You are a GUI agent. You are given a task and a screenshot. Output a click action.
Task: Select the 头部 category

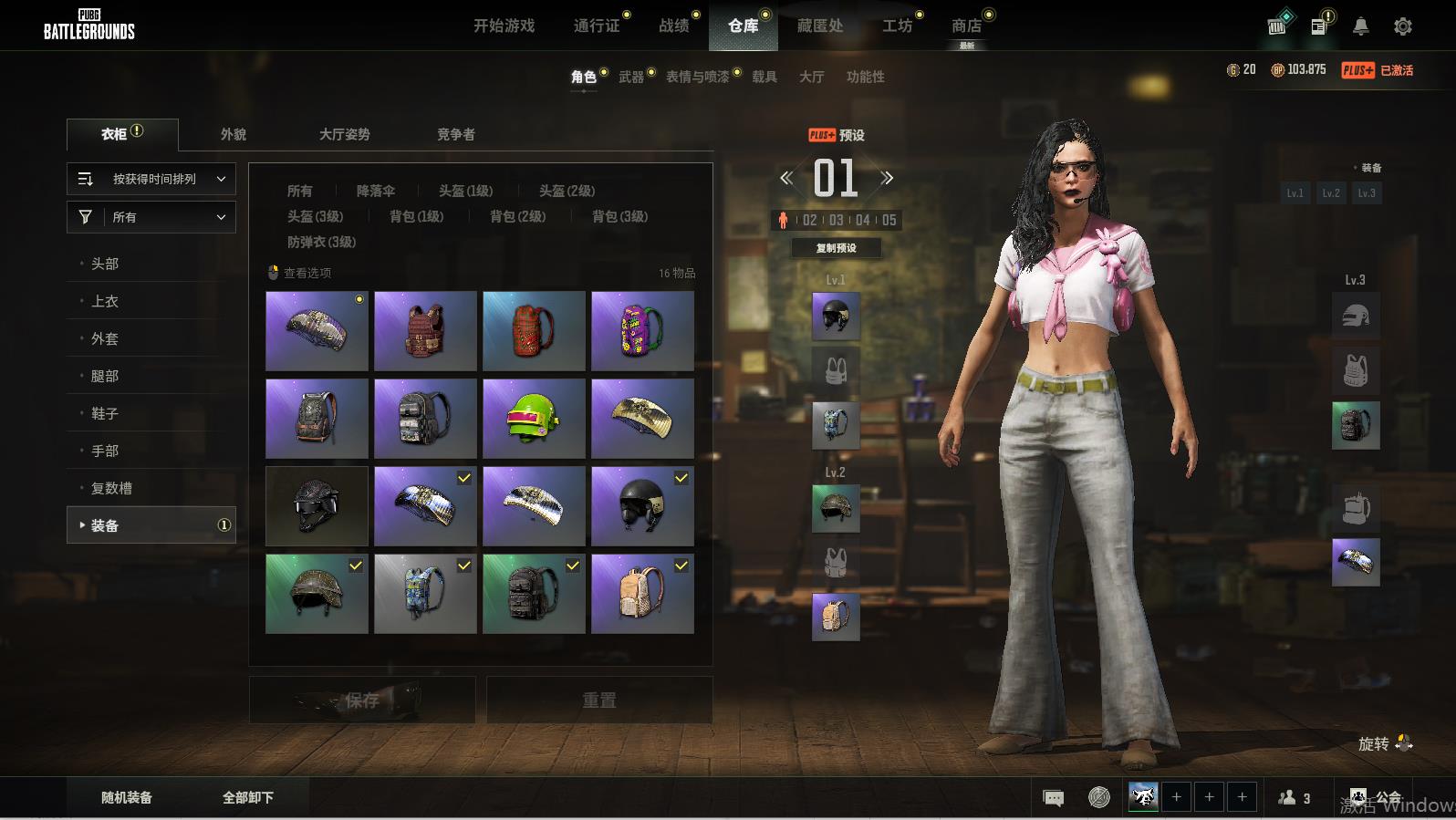click(105, 264)
